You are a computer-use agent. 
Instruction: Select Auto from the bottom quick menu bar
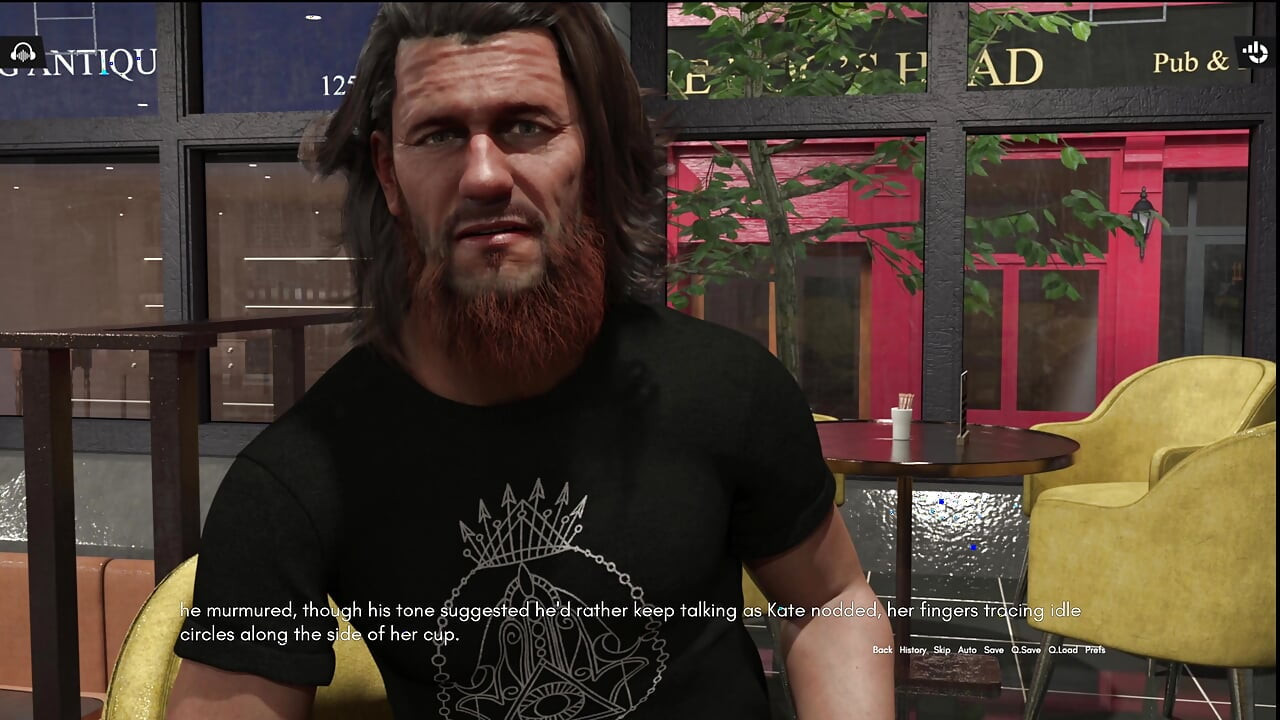click(966, 649)
